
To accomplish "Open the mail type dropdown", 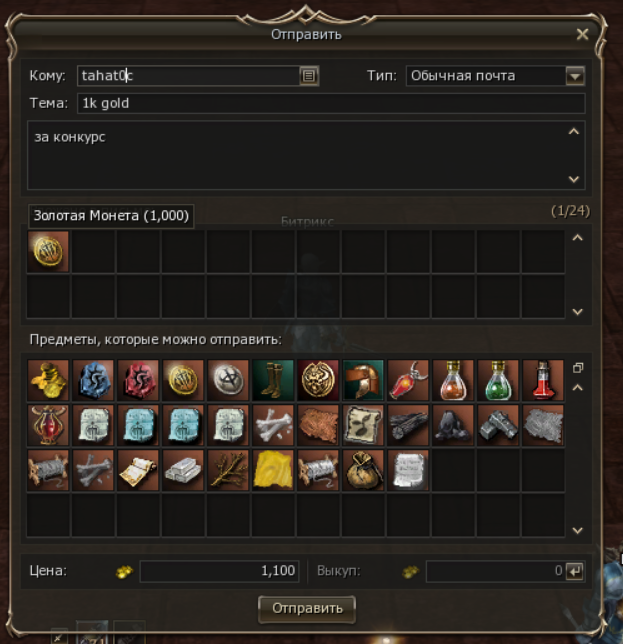I will point(574,76).
